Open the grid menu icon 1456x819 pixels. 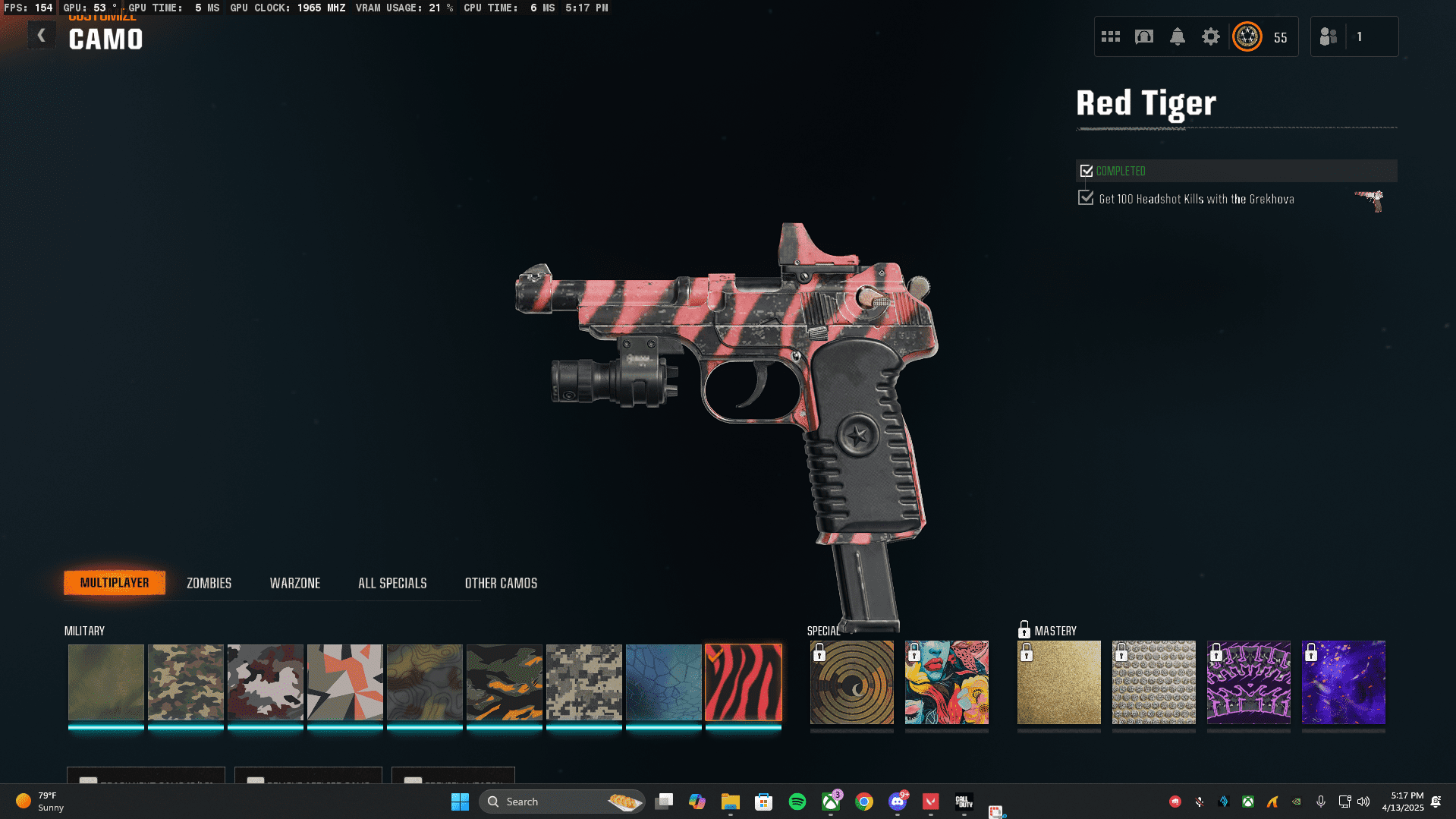point(1110,36)
